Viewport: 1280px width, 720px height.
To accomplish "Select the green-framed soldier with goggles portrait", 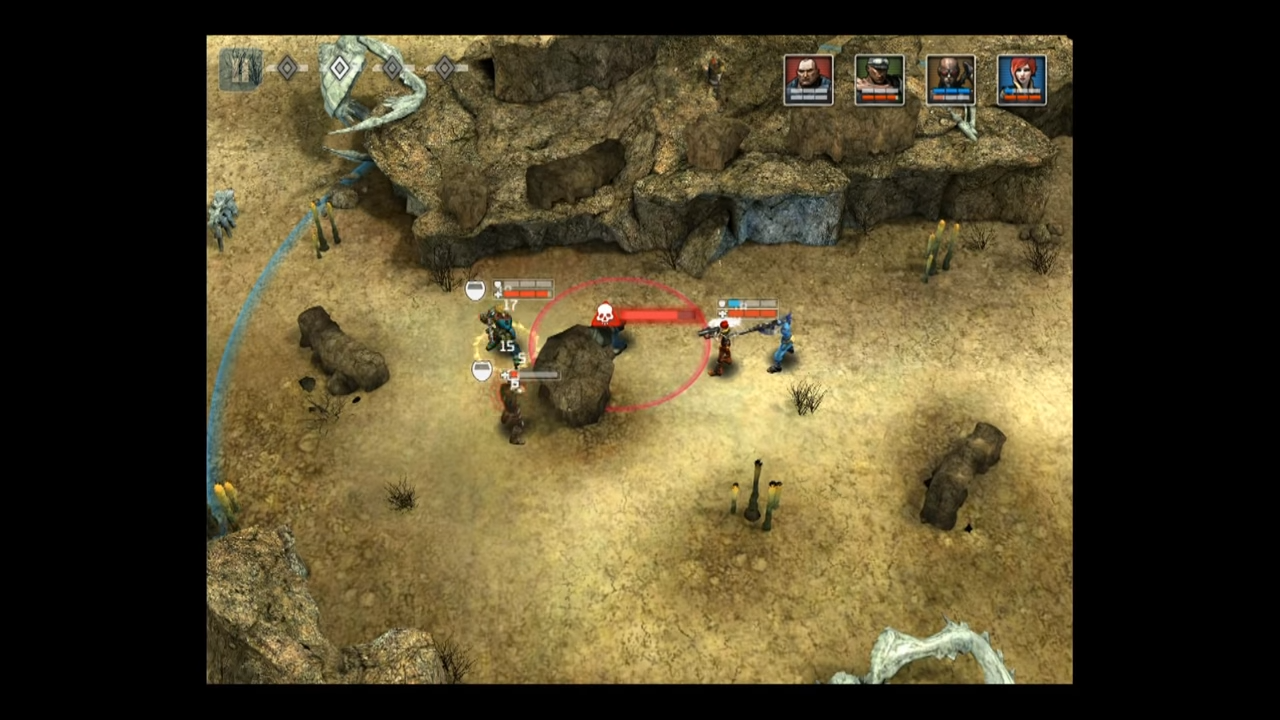I will (x=880, y=80).
